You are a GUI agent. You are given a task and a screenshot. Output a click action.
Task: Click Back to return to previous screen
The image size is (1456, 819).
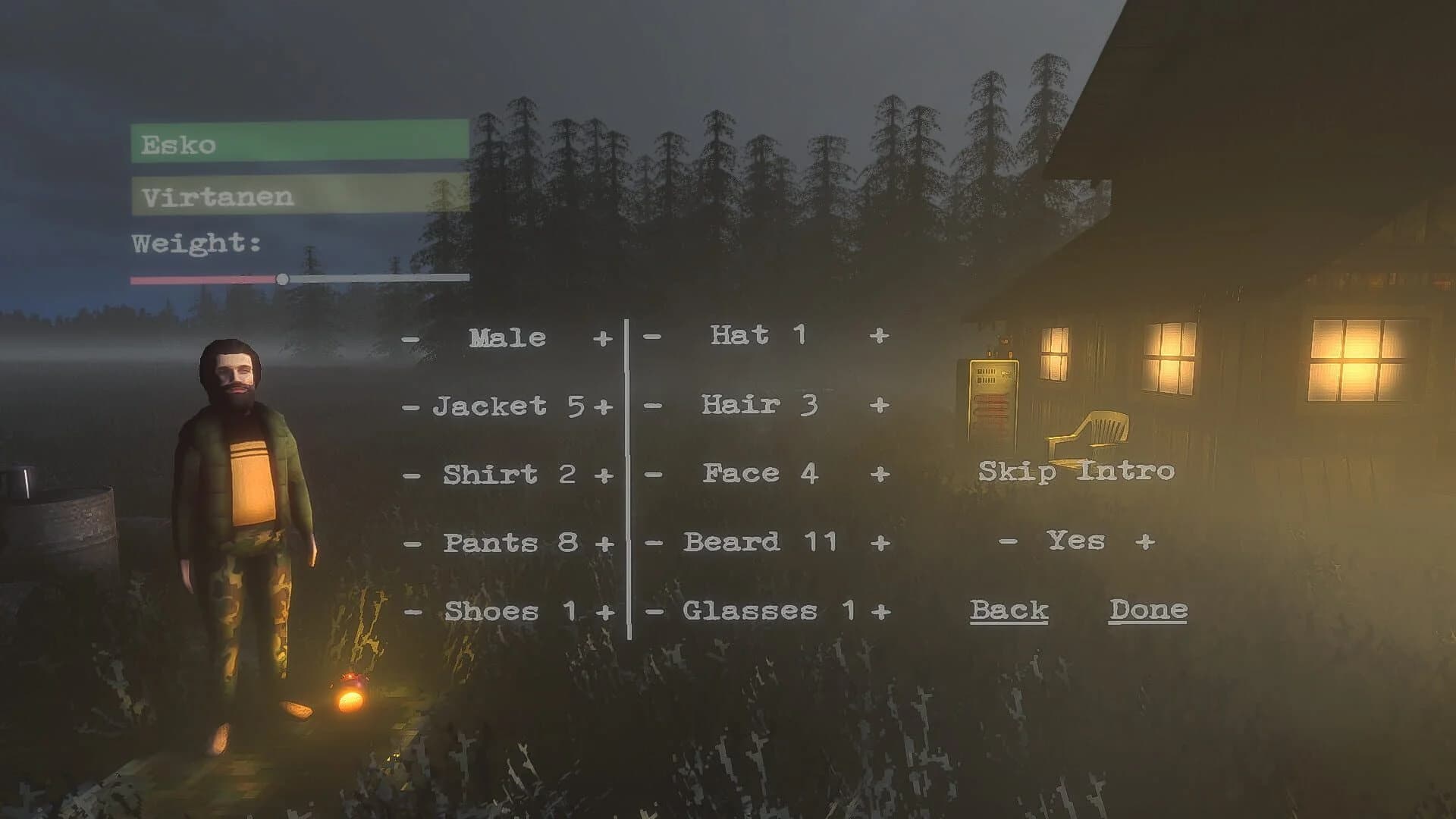pos(1011,610)
